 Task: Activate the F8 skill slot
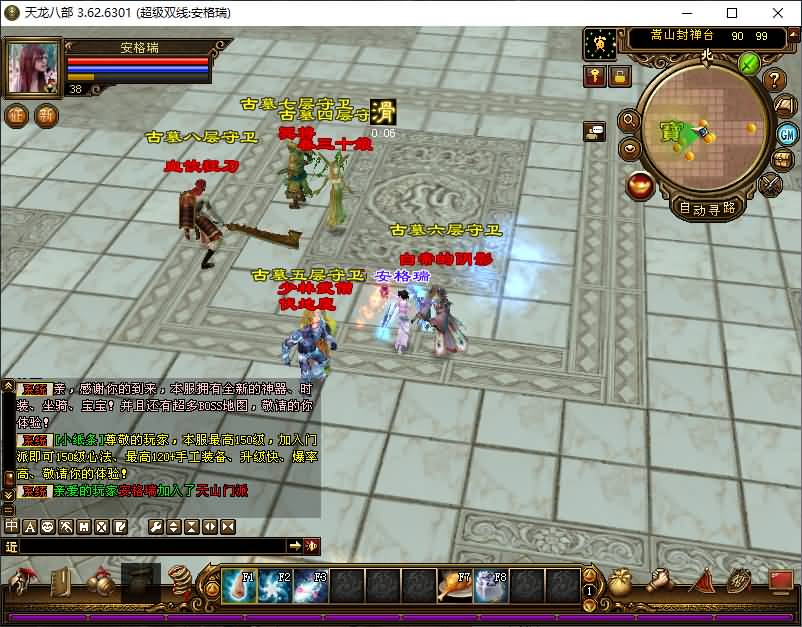(x=491, y=586)
